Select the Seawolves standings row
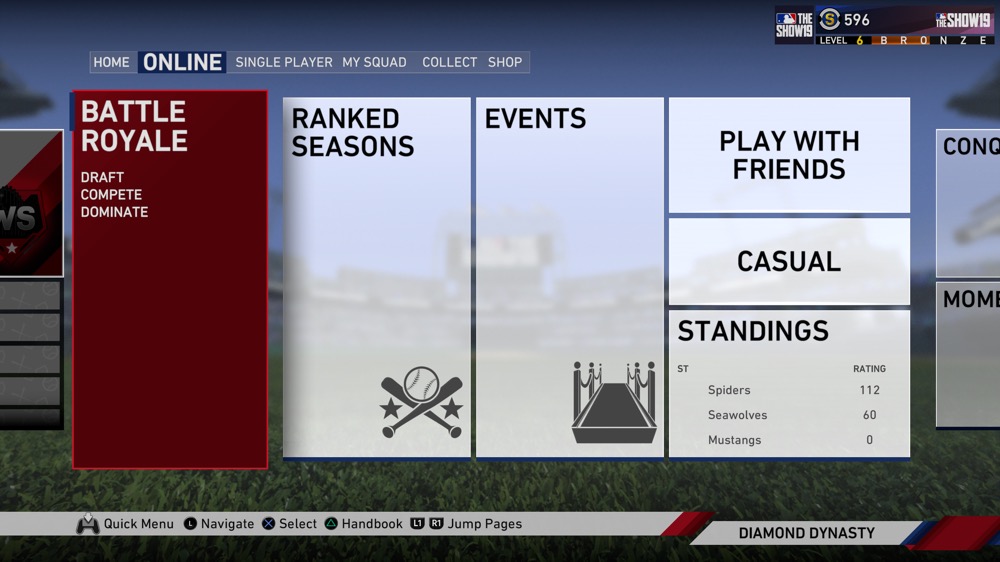The image size is (1000, 562). tap(789, 415)
